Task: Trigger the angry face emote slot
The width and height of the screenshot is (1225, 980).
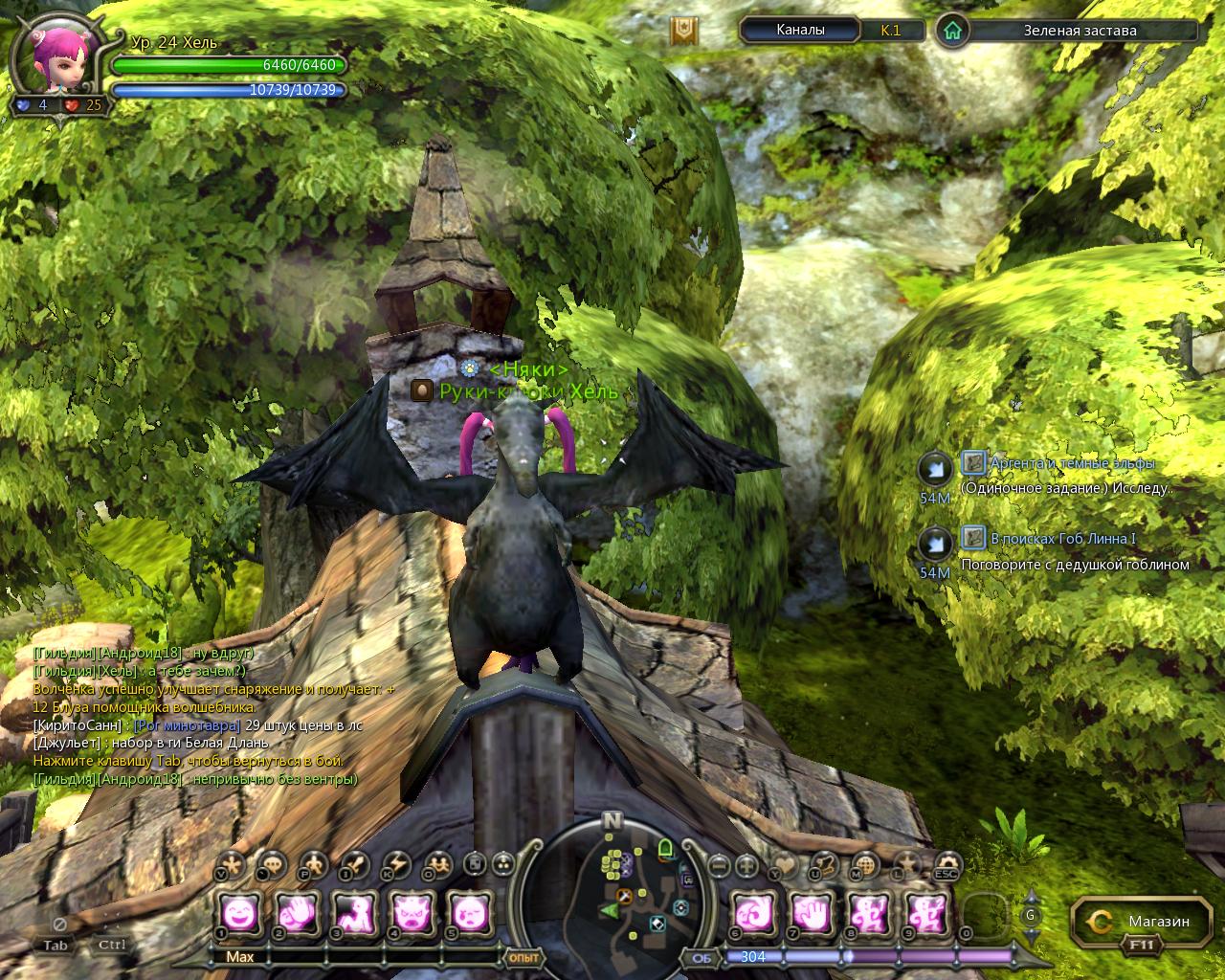Action: pyautogui.click(x=412, y=914)
